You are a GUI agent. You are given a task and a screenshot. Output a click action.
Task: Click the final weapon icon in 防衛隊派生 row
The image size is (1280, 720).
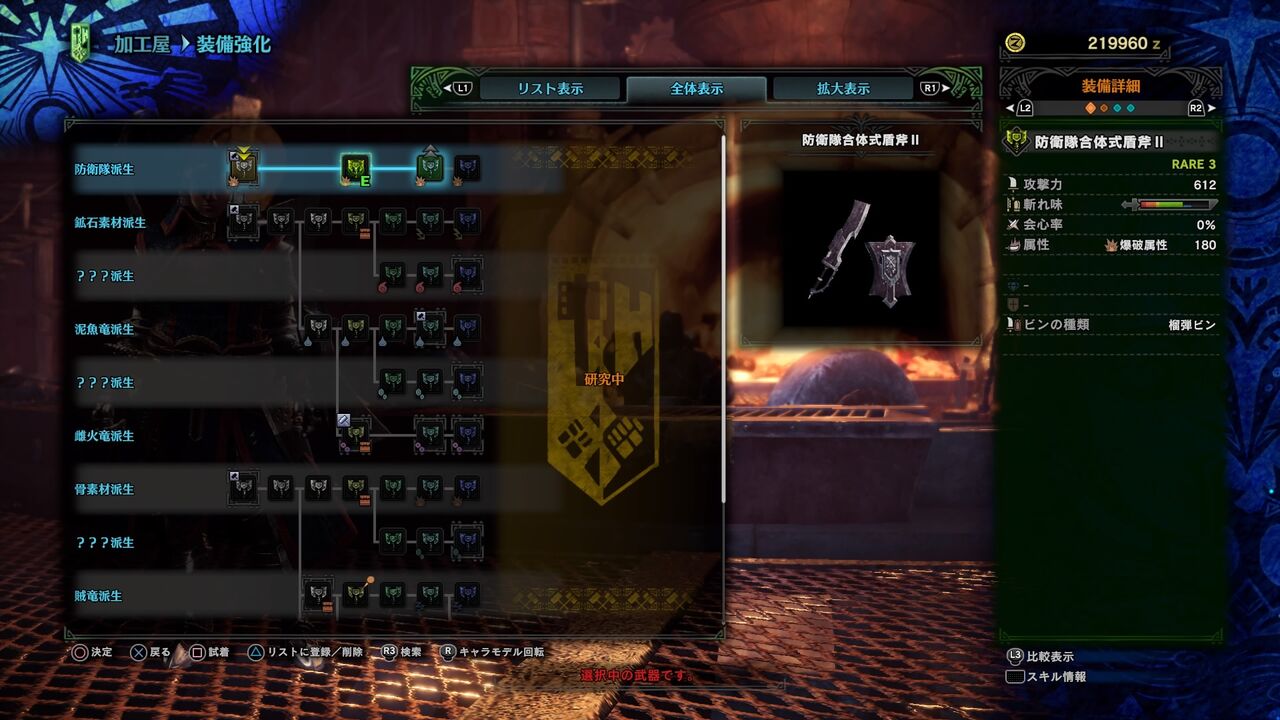[466, 168]
